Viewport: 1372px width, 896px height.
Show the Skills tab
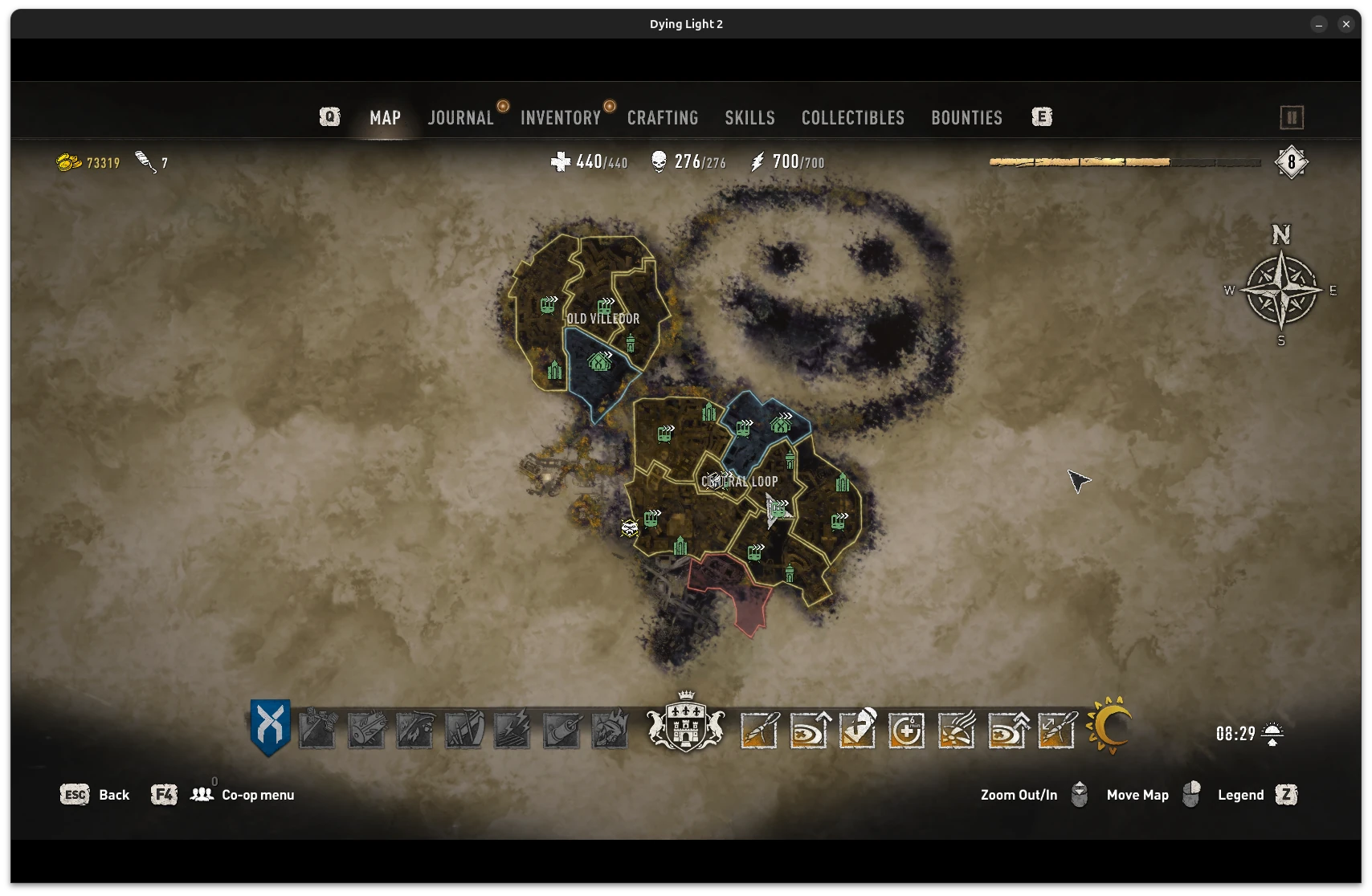pos(749,118)
